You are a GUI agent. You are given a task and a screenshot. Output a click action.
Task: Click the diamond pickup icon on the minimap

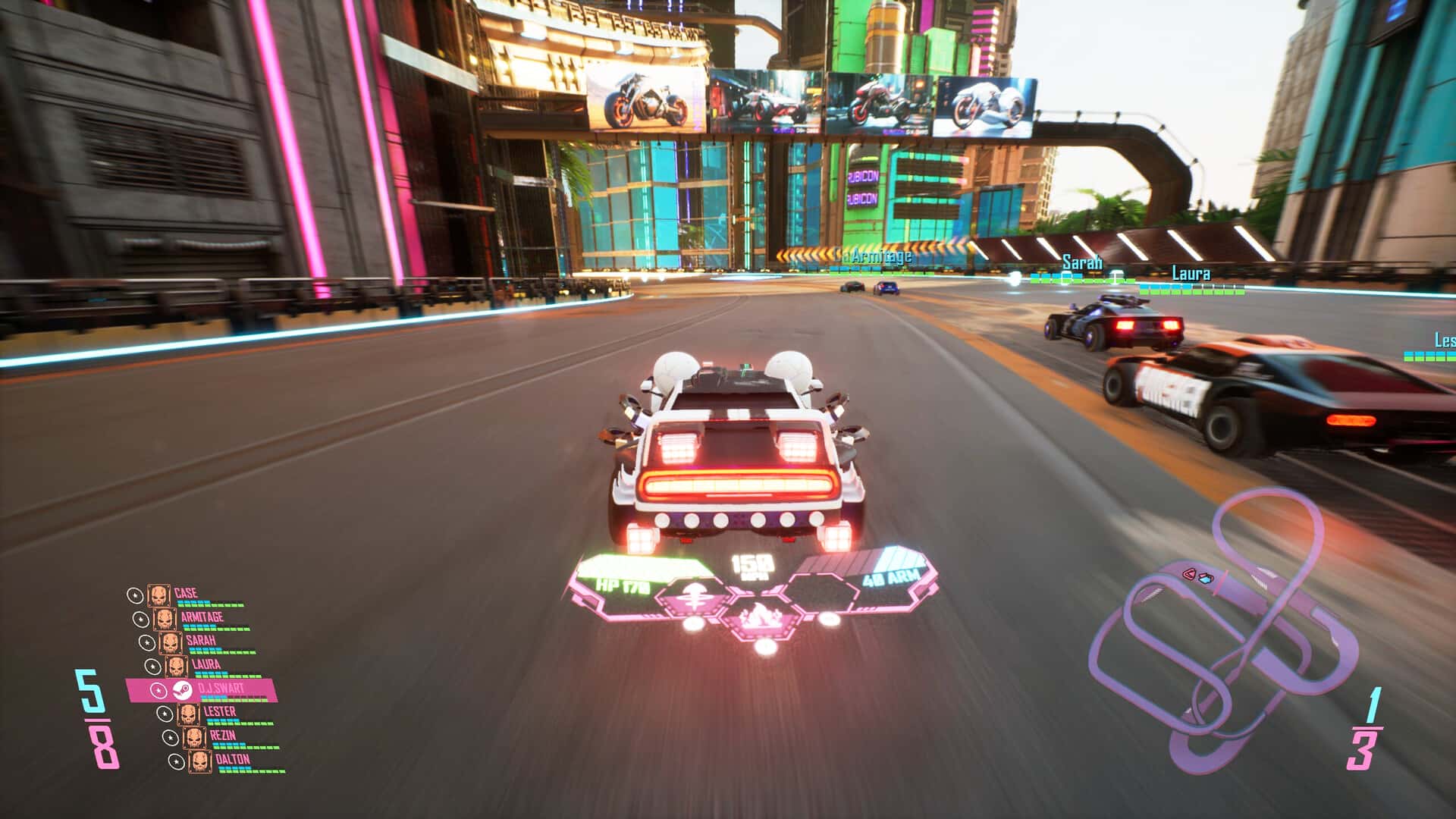coord(1206,579)
